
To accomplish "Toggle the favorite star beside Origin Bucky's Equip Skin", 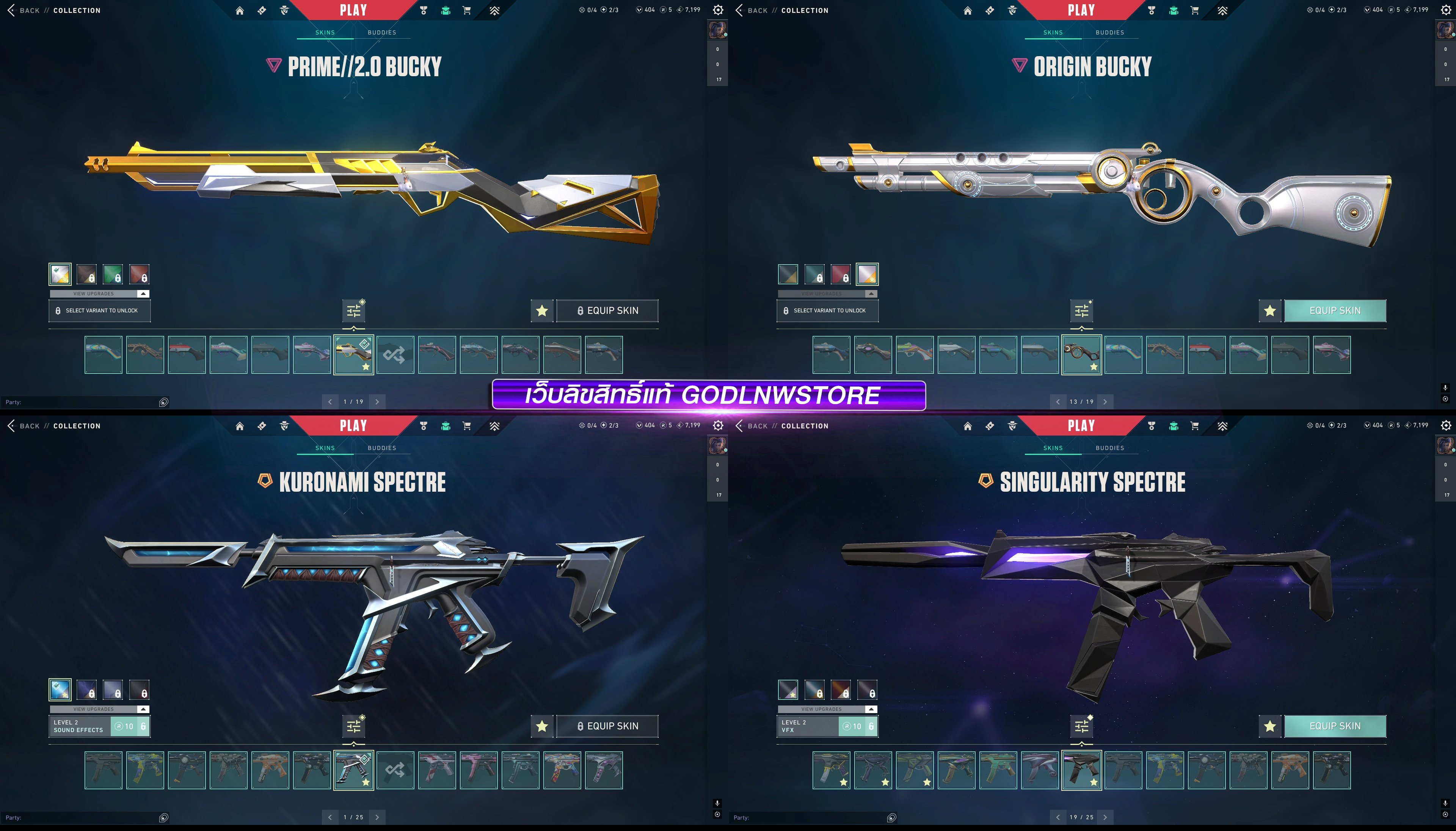I will pyautogui.click(x=1270, y=310).
